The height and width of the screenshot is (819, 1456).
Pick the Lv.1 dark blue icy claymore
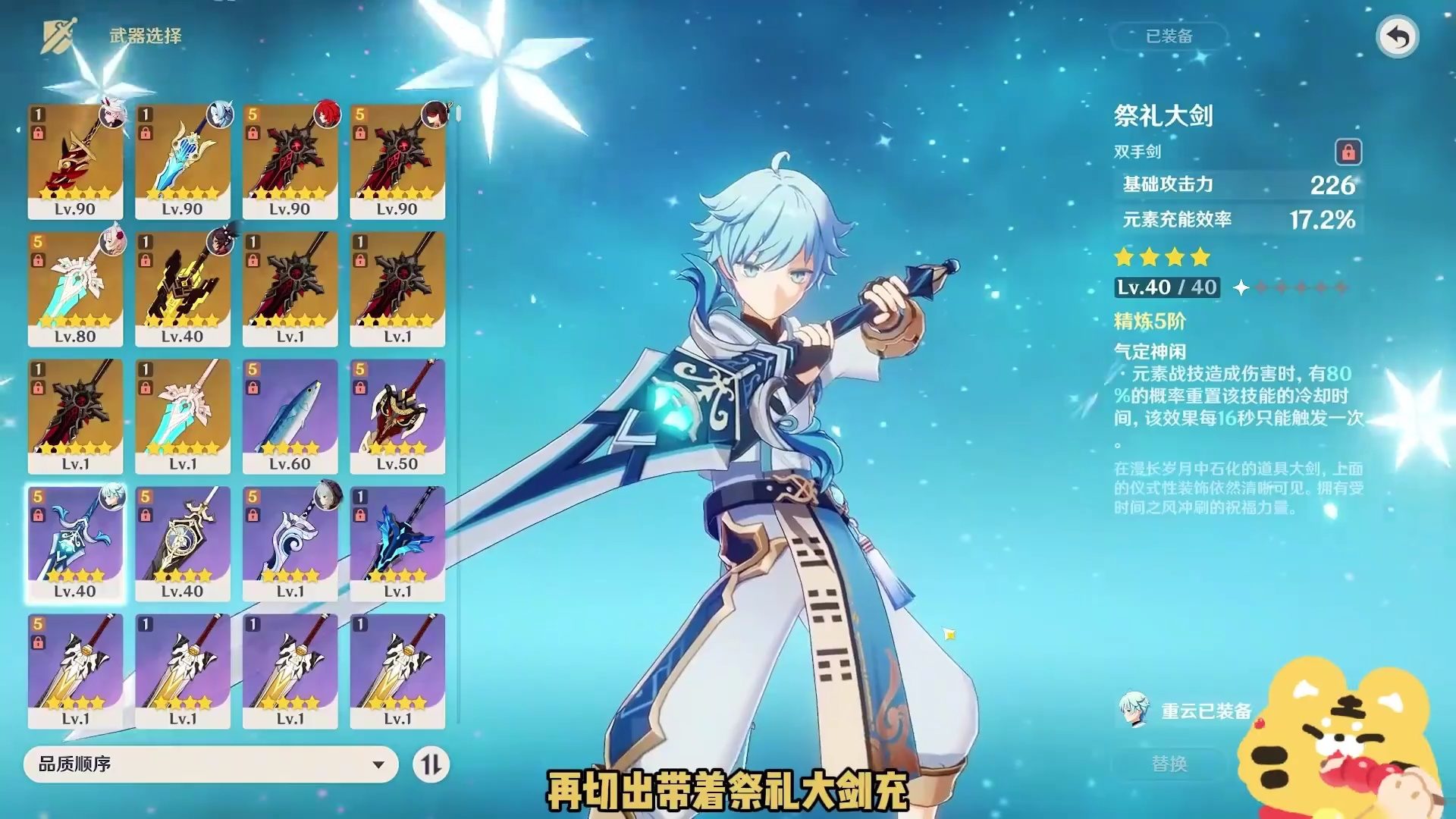click(x=397, y=543)
